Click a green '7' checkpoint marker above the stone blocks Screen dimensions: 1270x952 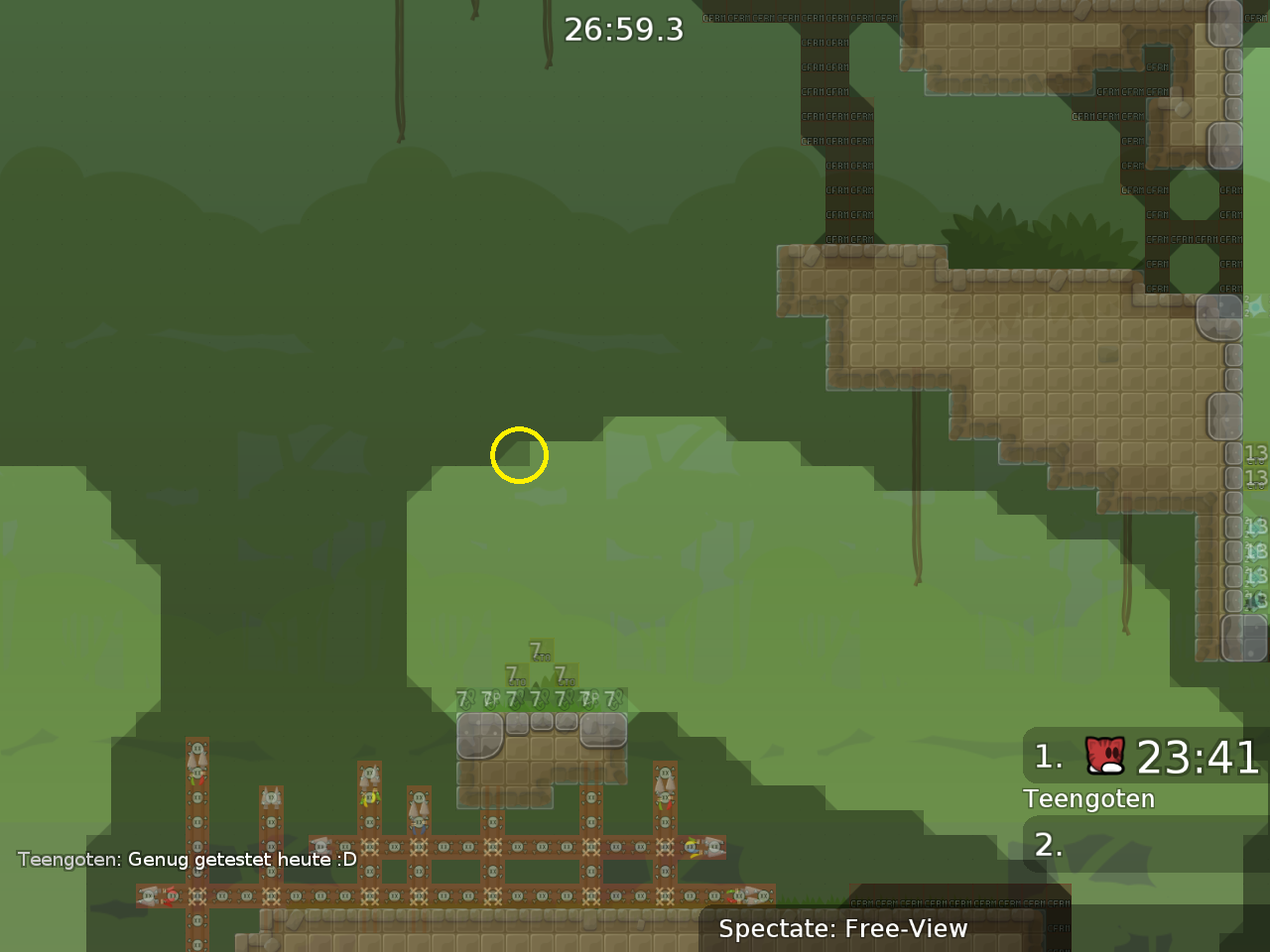(x=543, y=651)
